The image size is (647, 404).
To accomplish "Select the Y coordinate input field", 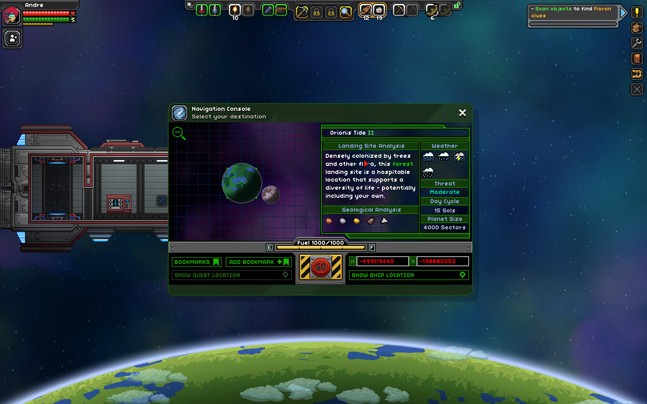I will click(441, 262).
